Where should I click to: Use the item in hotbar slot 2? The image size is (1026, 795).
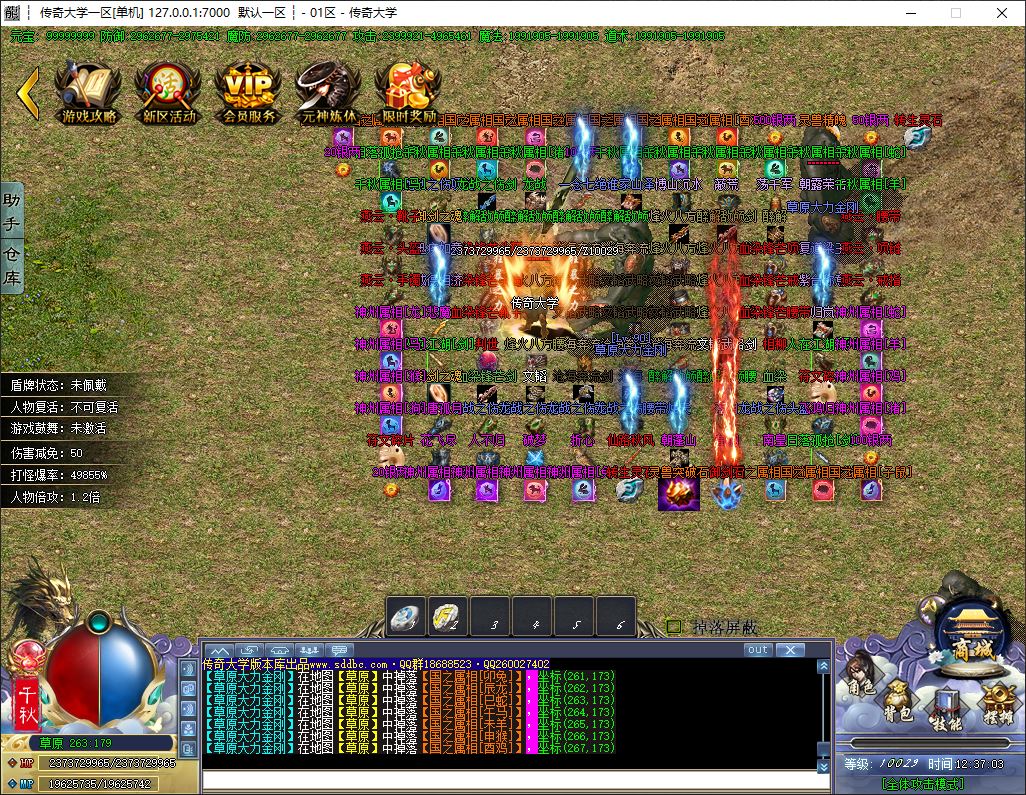click(x=449, y=617)
